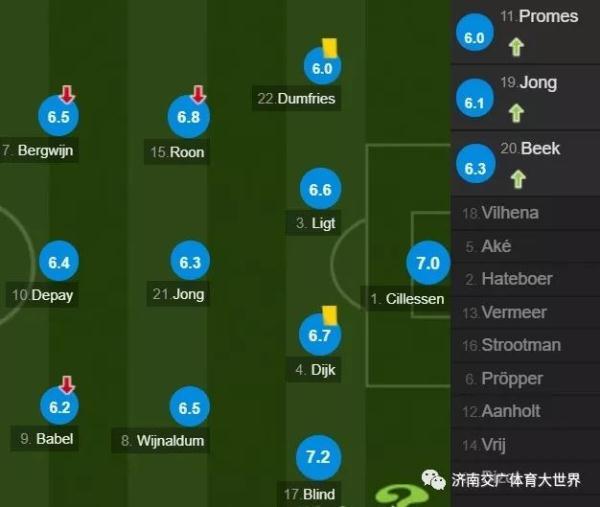The height and width of the screenshot is (507, 600).
Task: Choose Babel's 6.2 player marker
Action: point(59,407)
